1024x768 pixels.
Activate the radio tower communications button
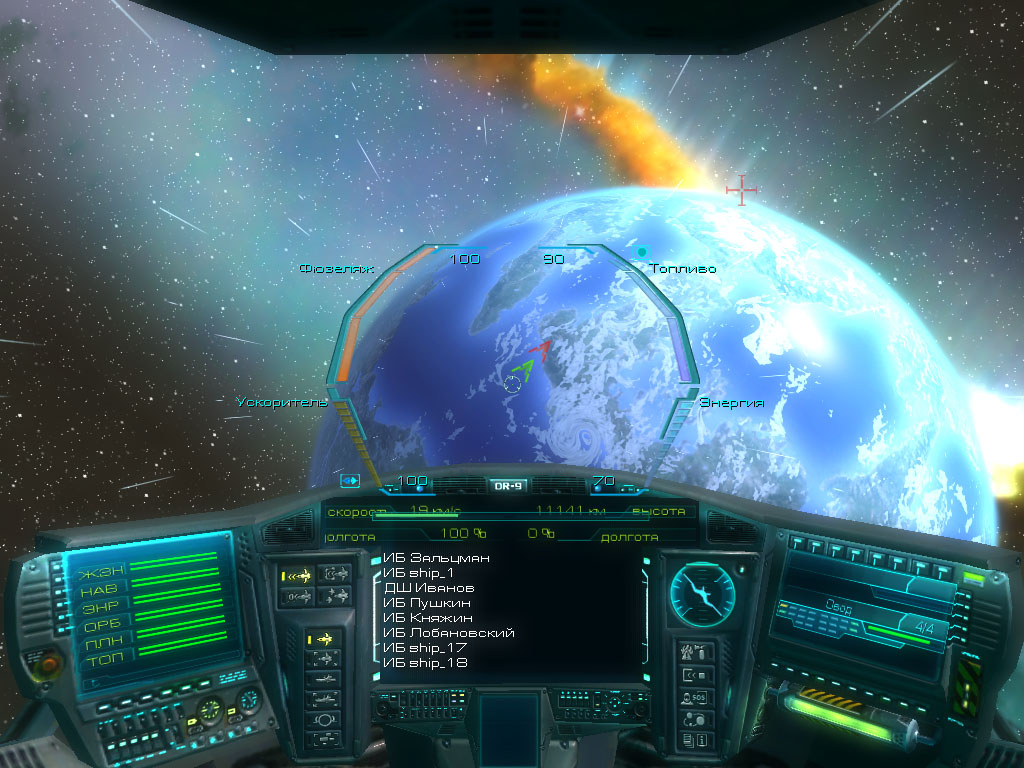point(695,652)
